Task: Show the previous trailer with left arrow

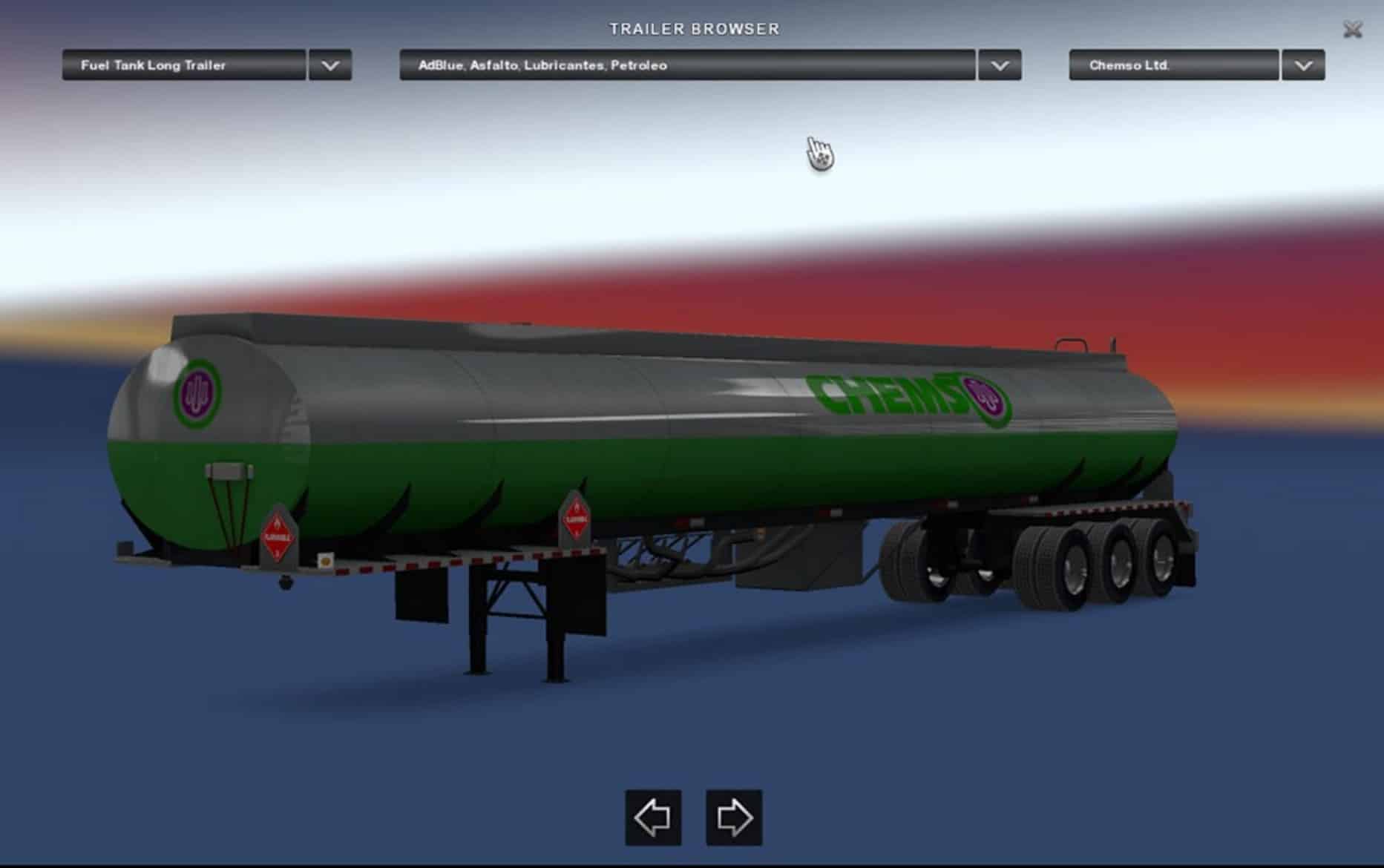Action: 653,818
